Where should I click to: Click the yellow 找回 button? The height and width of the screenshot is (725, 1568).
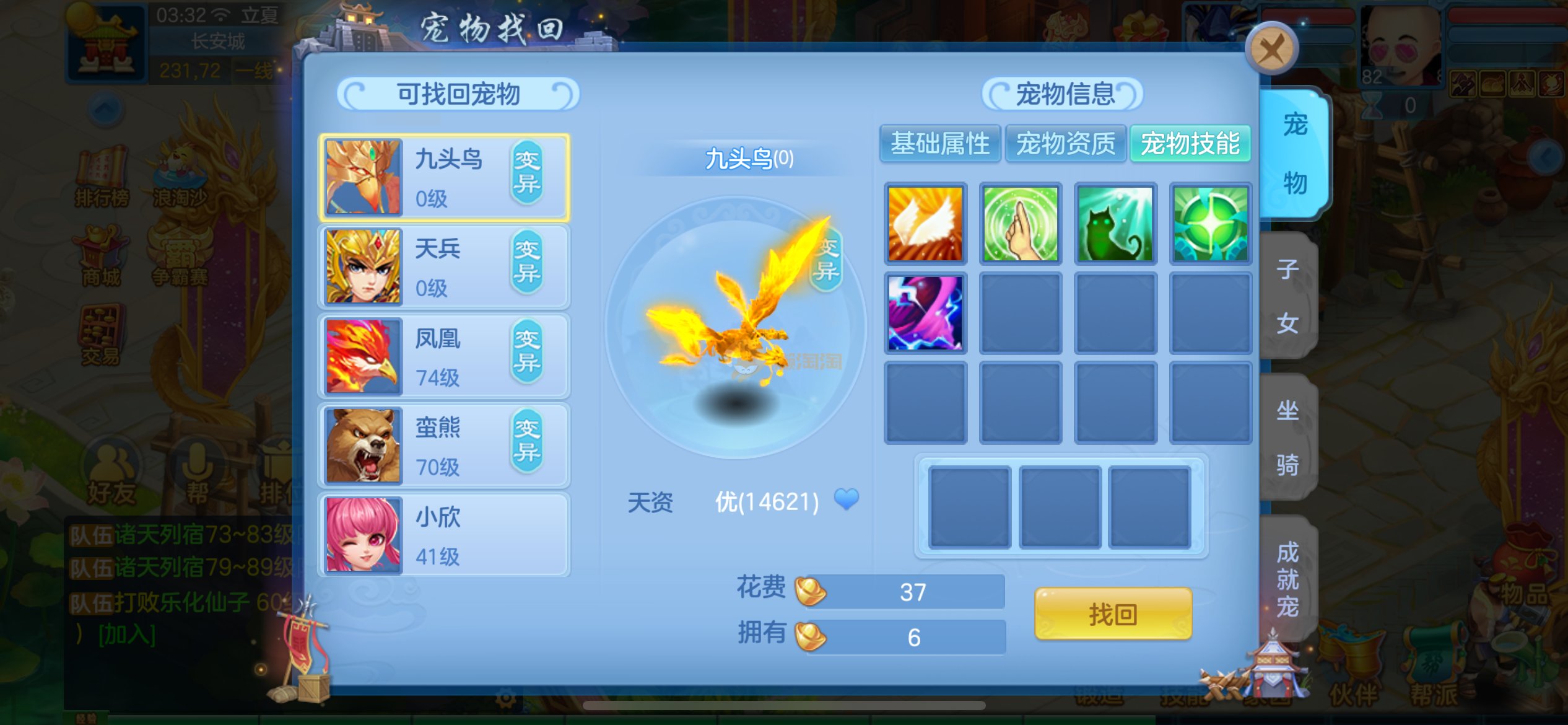(1113, 614)
